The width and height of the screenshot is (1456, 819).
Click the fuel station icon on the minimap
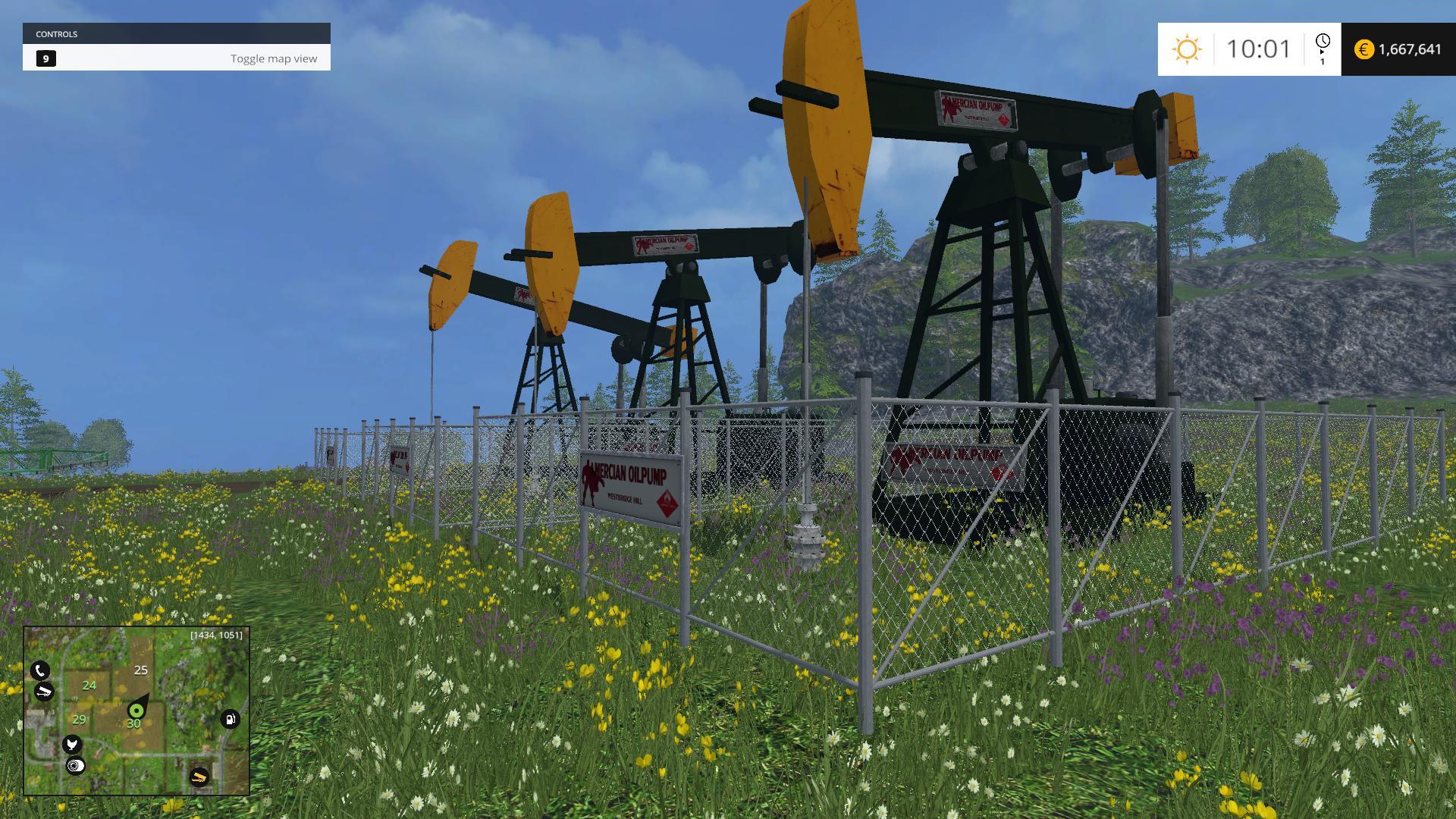click(230, 720)
